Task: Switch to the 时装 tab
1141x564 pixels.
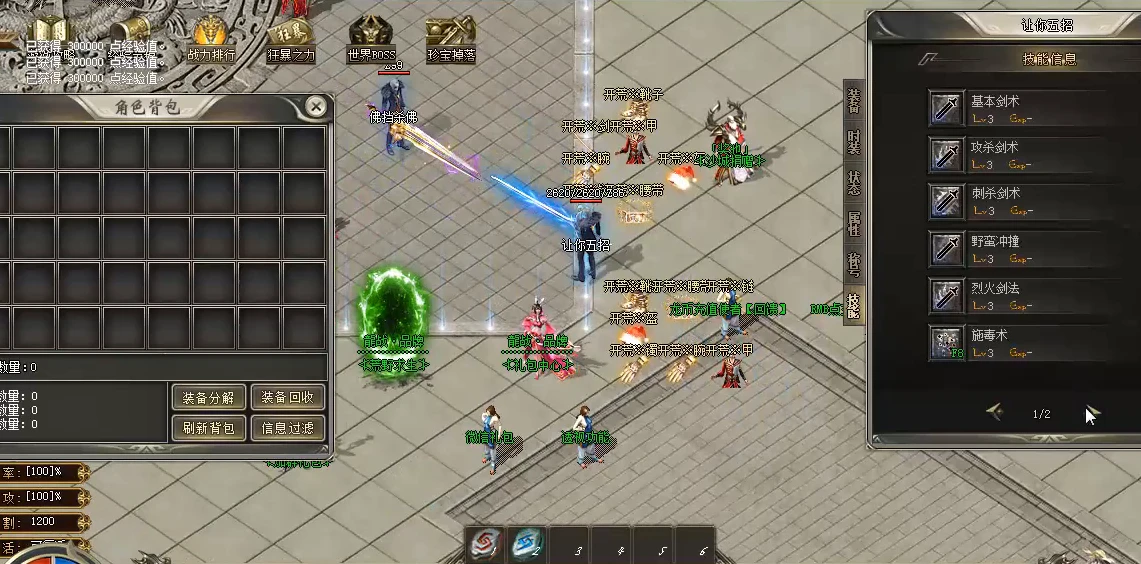Action: click(x=853, y=143)
